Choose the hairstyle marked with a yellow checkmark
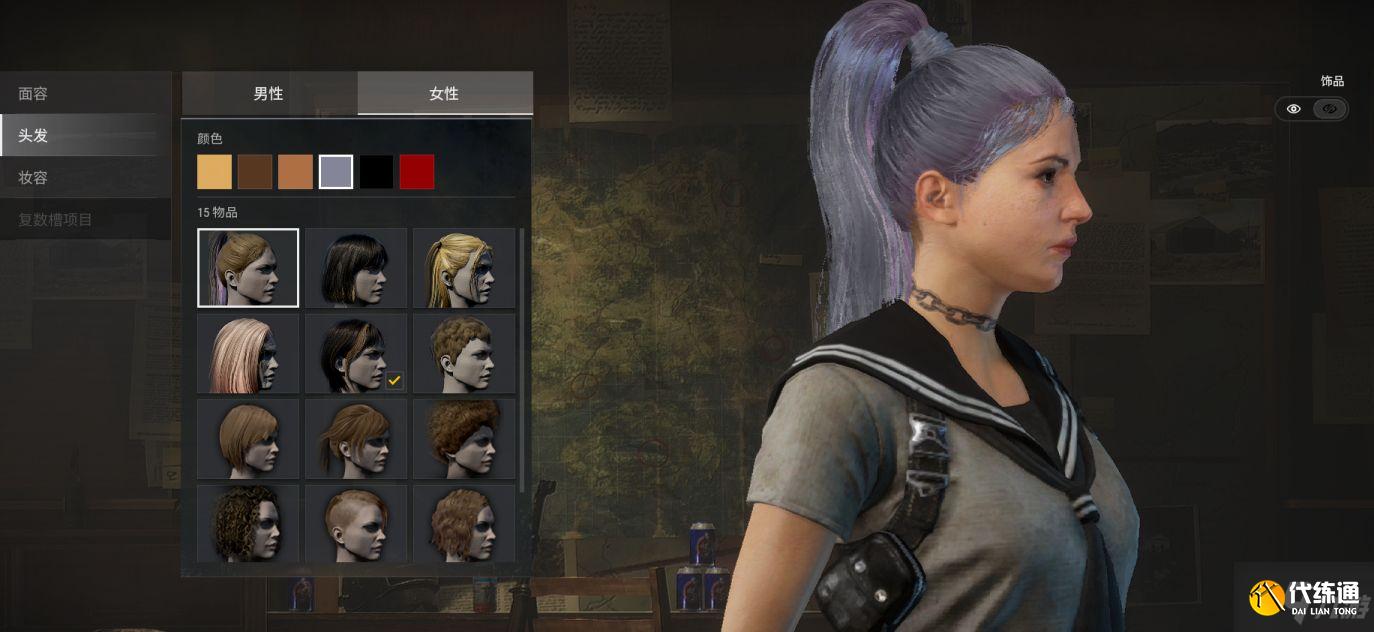 [356, 353]
